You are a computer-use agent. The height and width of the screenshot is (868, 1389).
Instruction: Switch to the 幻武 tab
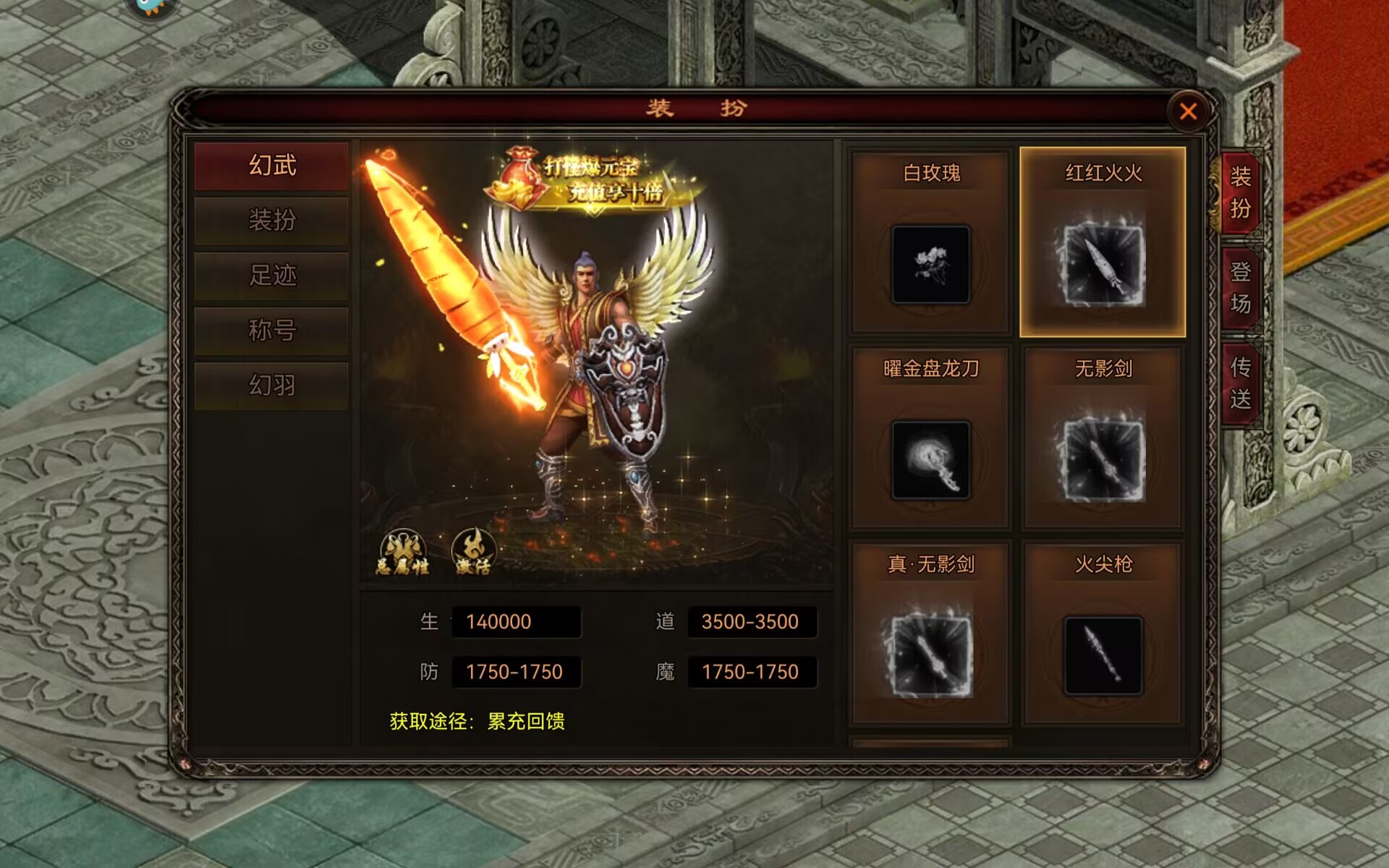[x=272, y=166]
